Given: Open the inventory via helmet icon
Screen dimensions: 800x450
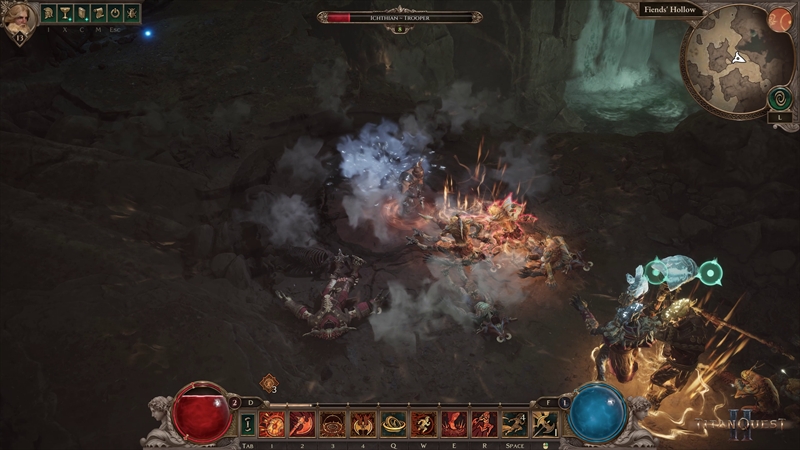Looking at the screenshot, I should [x=47, y=14].
